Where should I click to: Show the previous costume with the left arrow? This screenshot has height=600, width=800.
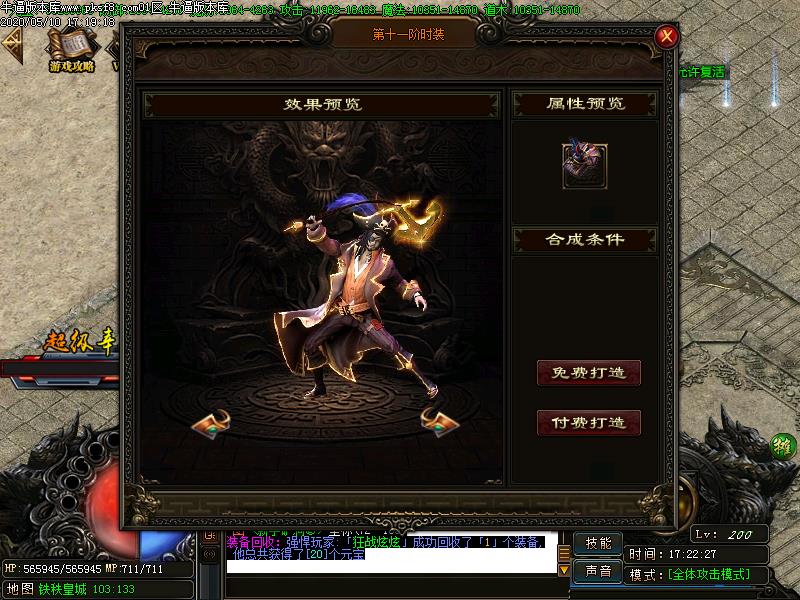tap(211, 423)
